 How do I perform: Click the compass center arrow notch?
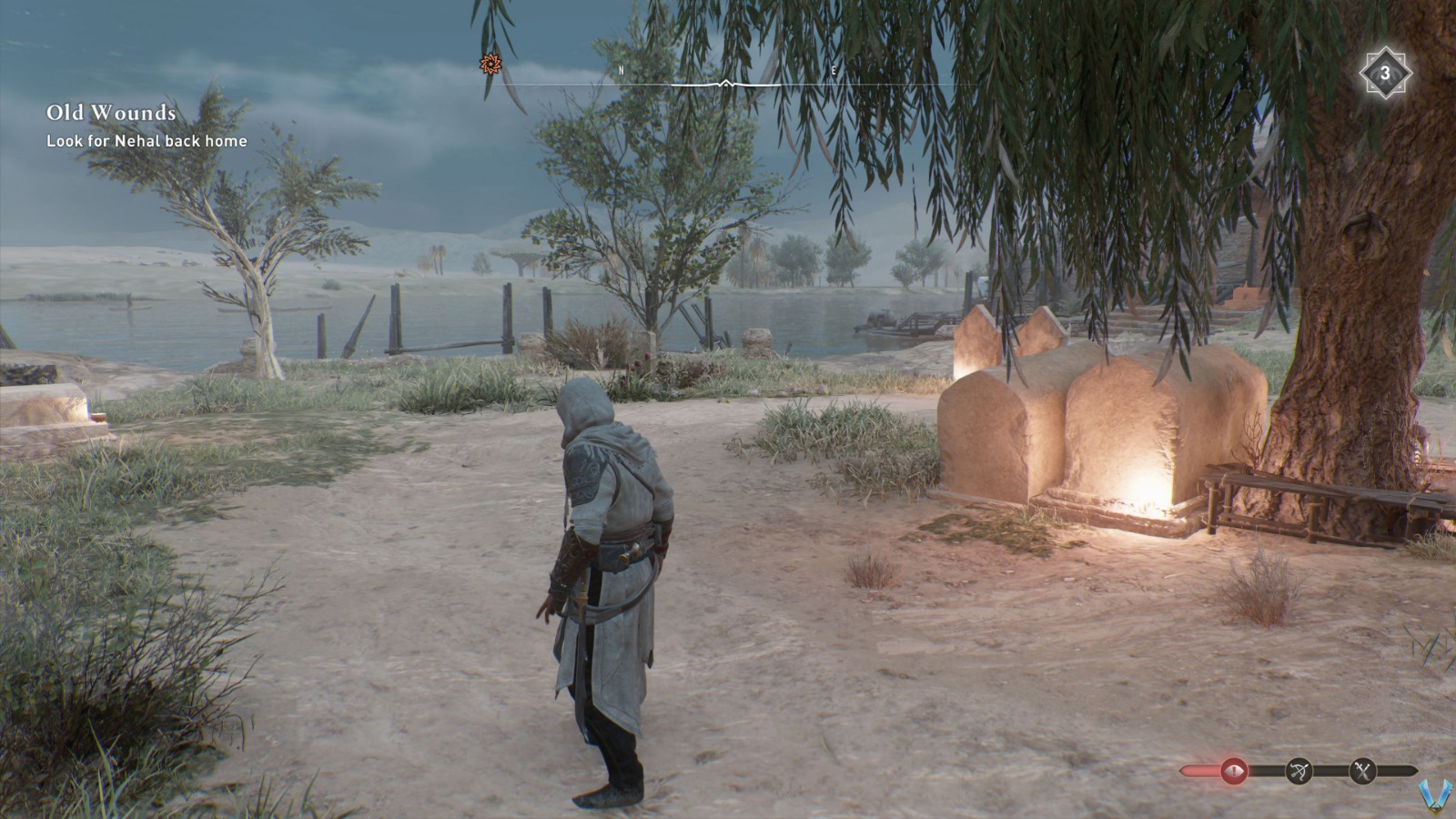pos(724,82)
